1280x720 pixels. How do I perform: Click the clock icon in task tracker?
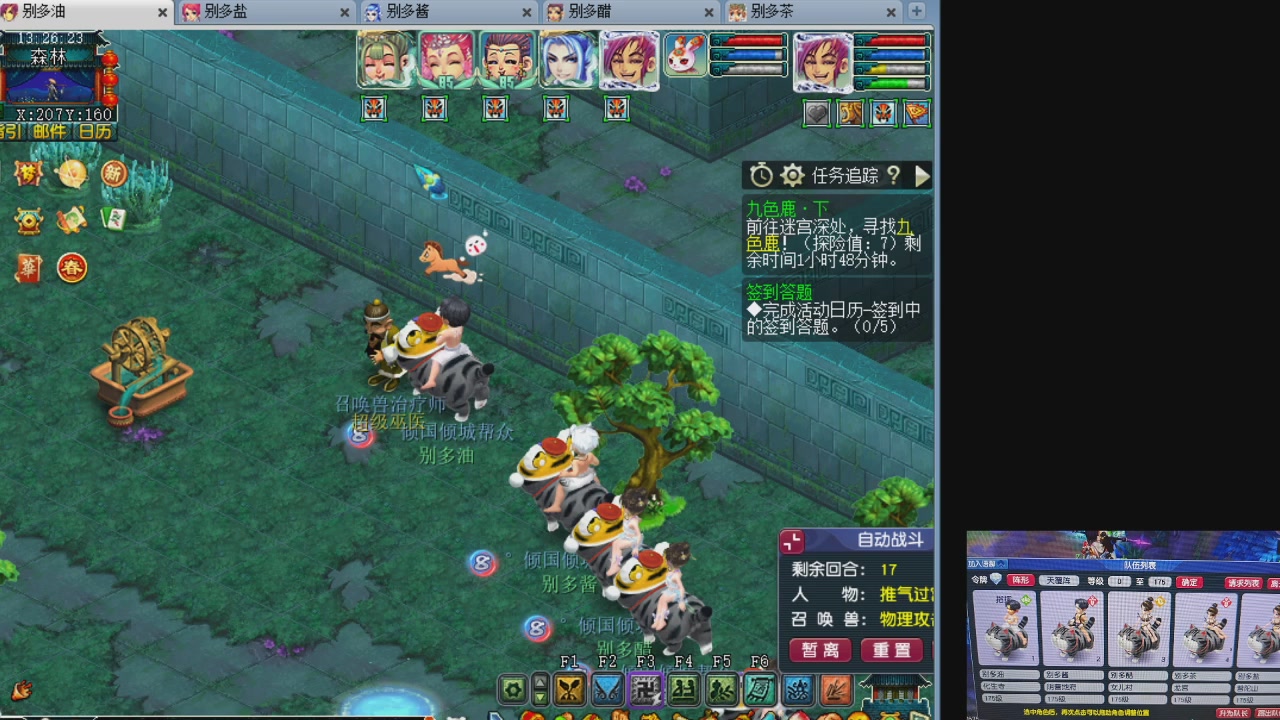point(760,175)
